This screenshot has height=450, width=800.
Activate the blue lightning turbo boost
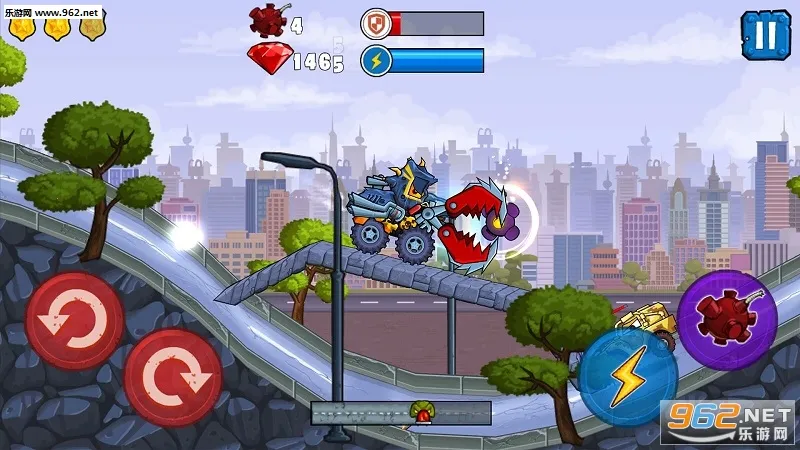pyautogui.click(x=627, y=376)
